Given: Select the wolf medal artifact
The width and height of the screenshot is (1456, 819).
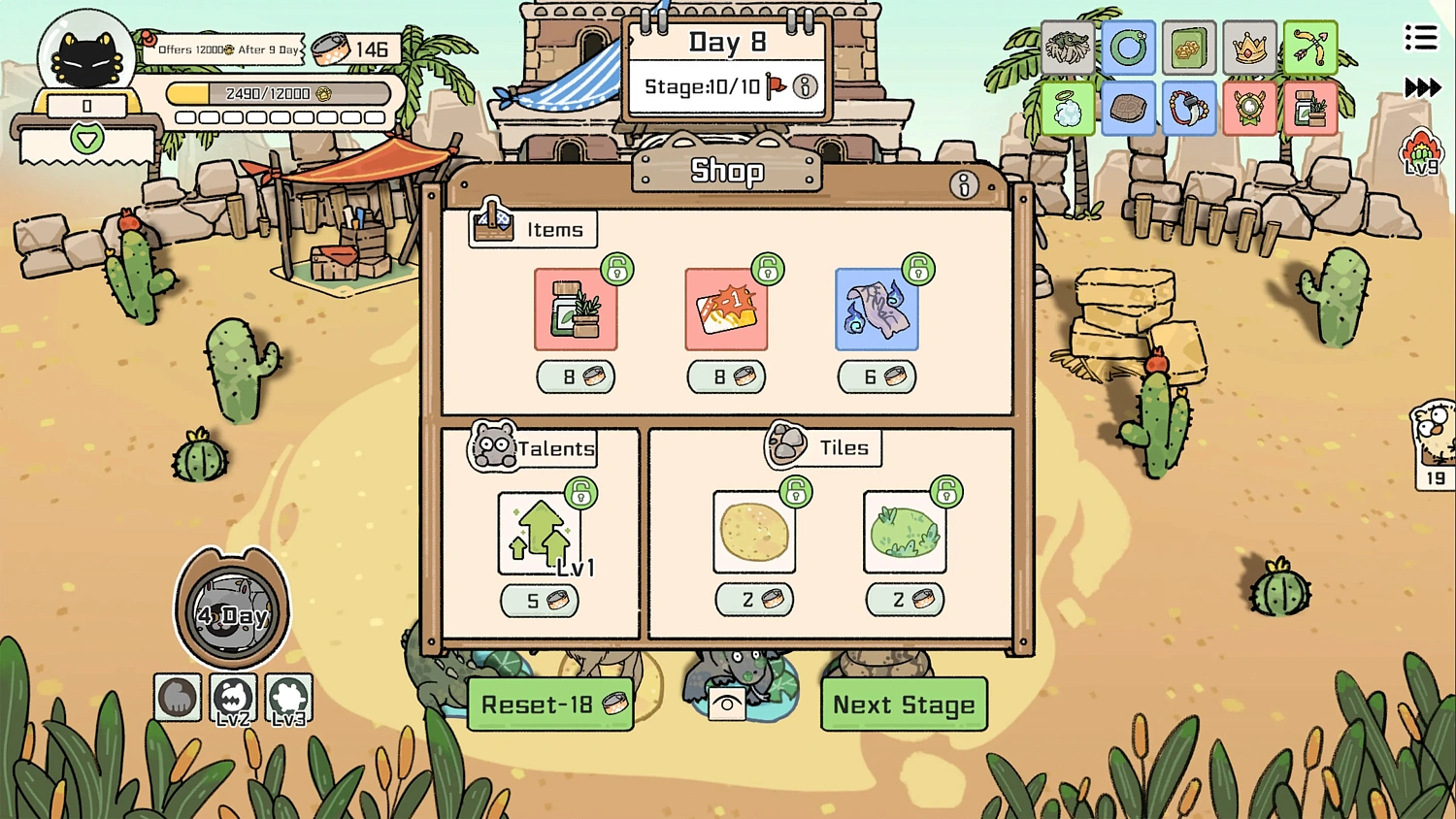Looking at the screenshot, I should [1249, 107].
